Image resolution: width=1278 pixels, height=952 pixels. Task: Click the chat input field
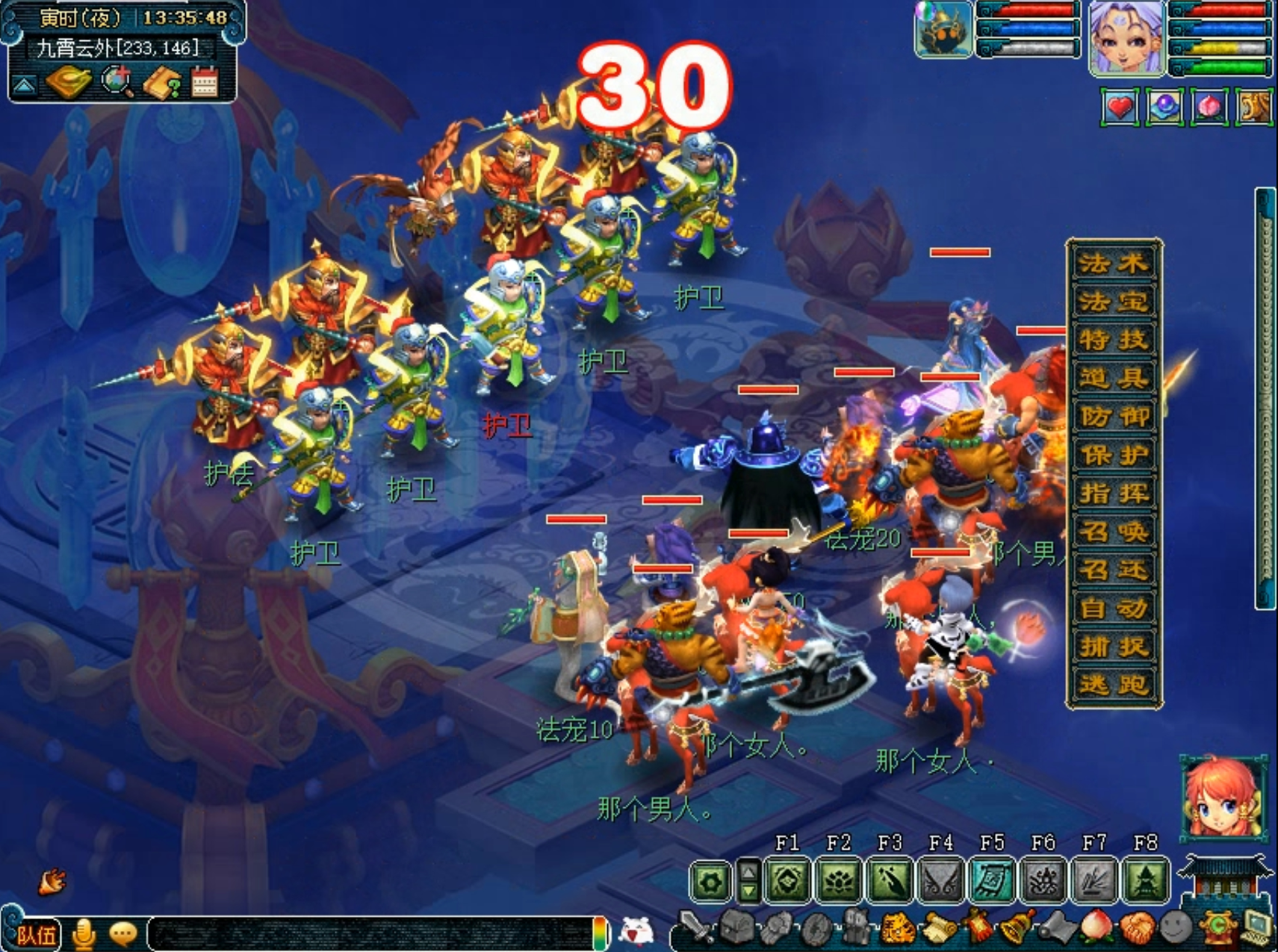coord(373,933)
